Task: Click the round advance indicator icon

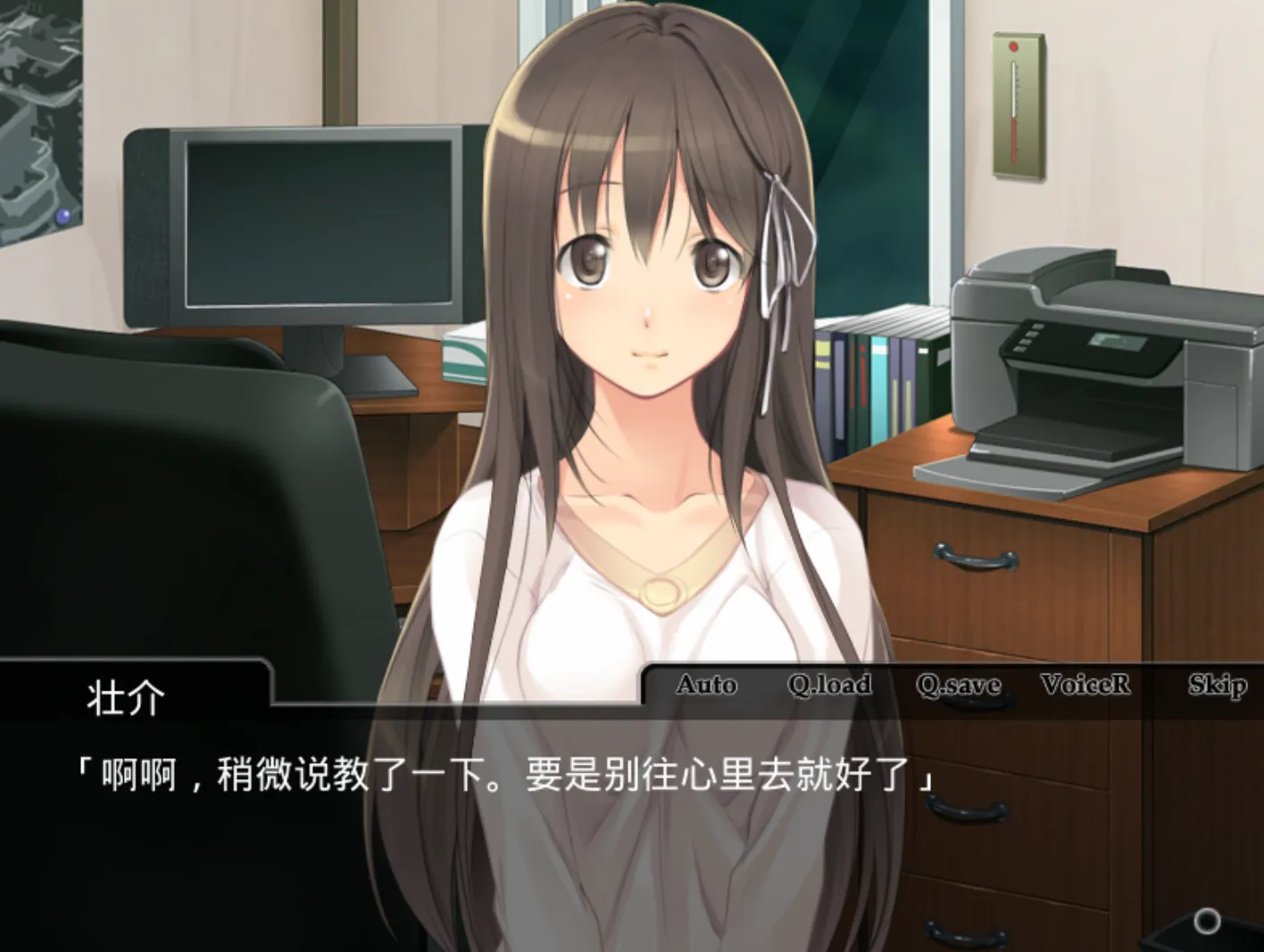Action: 1207,921
